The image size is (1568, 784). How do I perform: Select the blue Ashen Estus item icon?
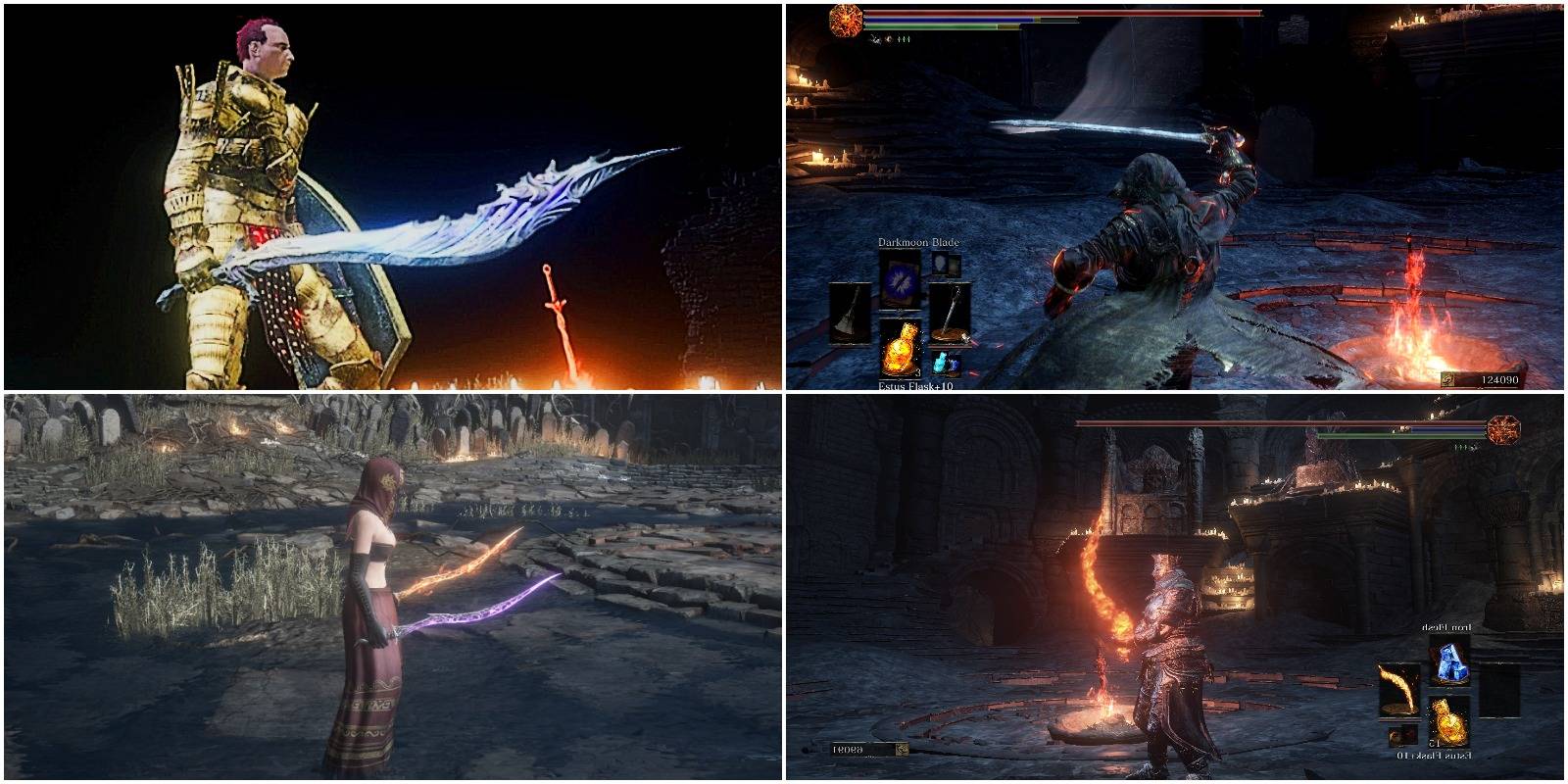(940, 361)
